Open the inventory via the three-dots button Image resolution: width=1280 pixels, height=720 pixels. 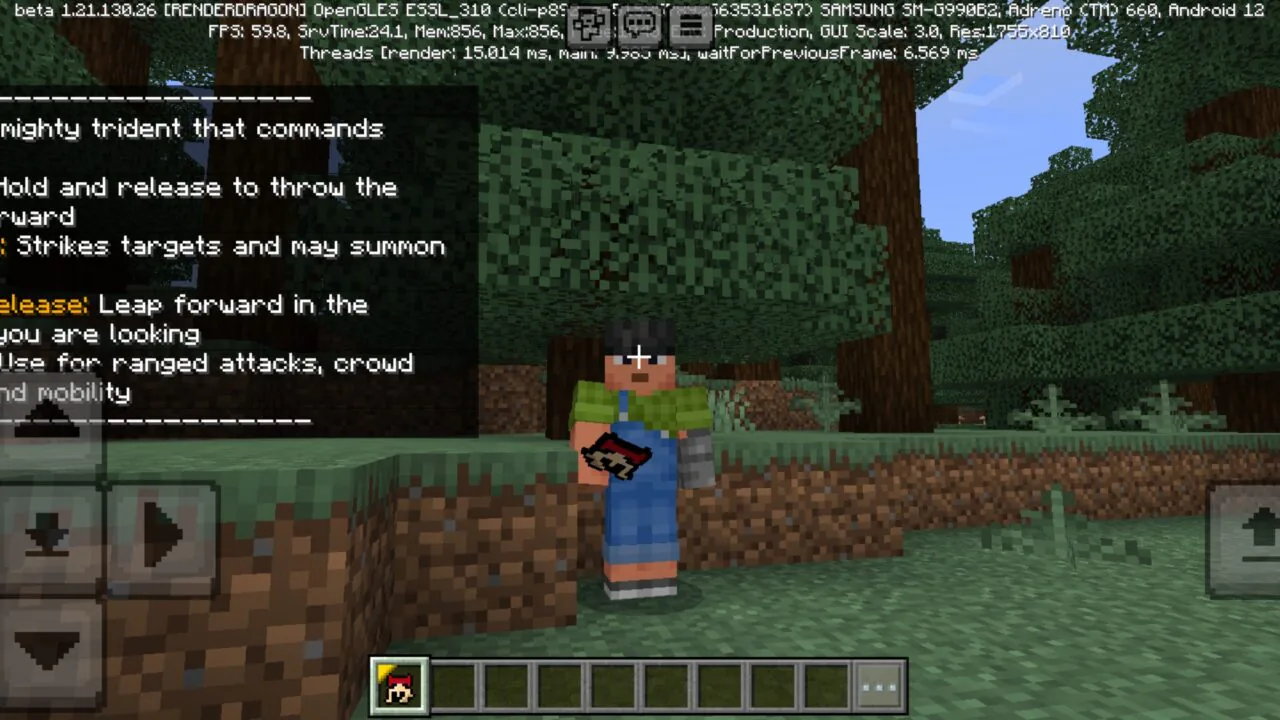(x=878, y=684)
